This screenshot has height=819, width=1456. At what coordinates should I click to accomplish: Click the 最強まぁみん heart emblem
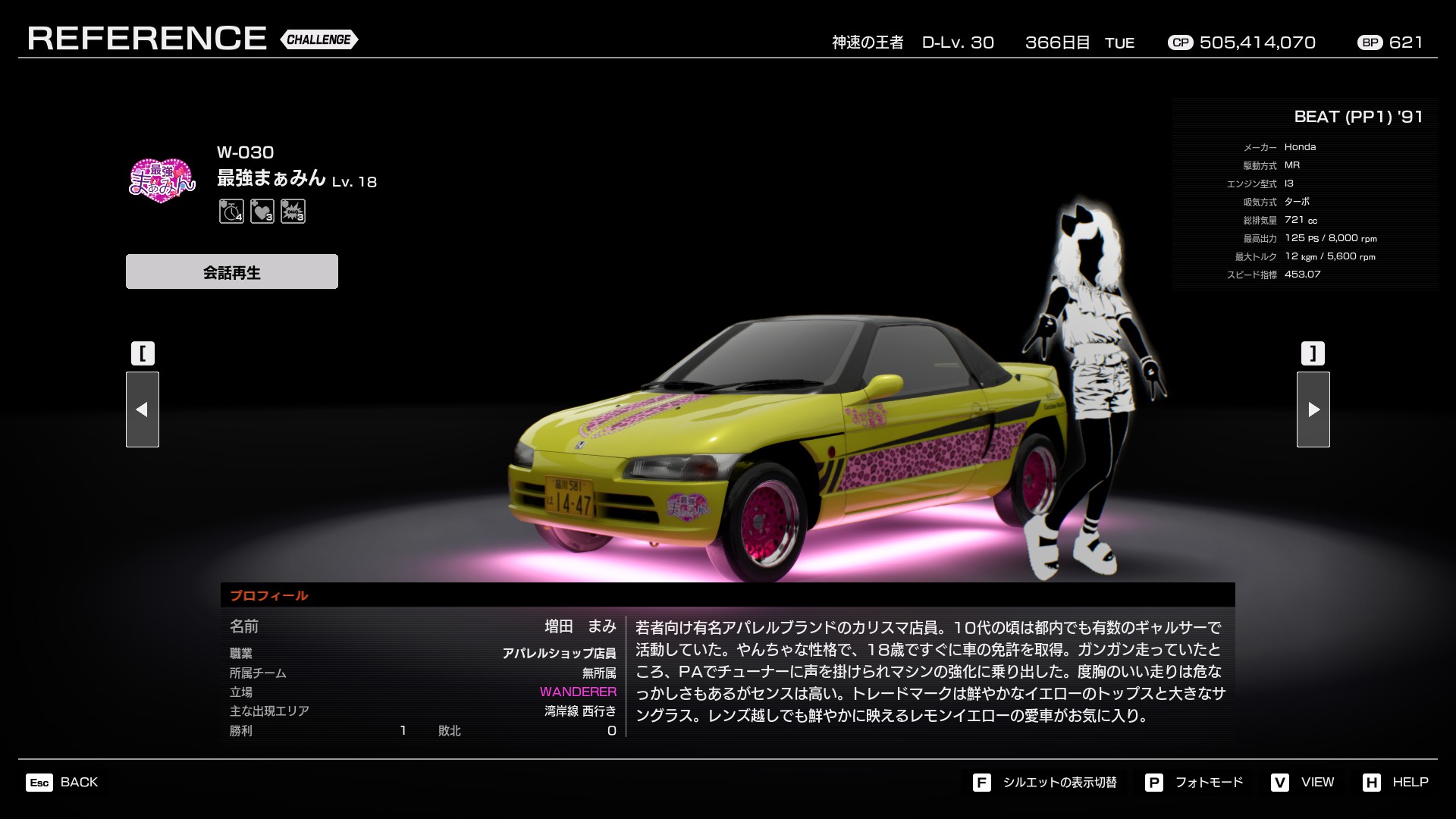[x=162, y=180]
